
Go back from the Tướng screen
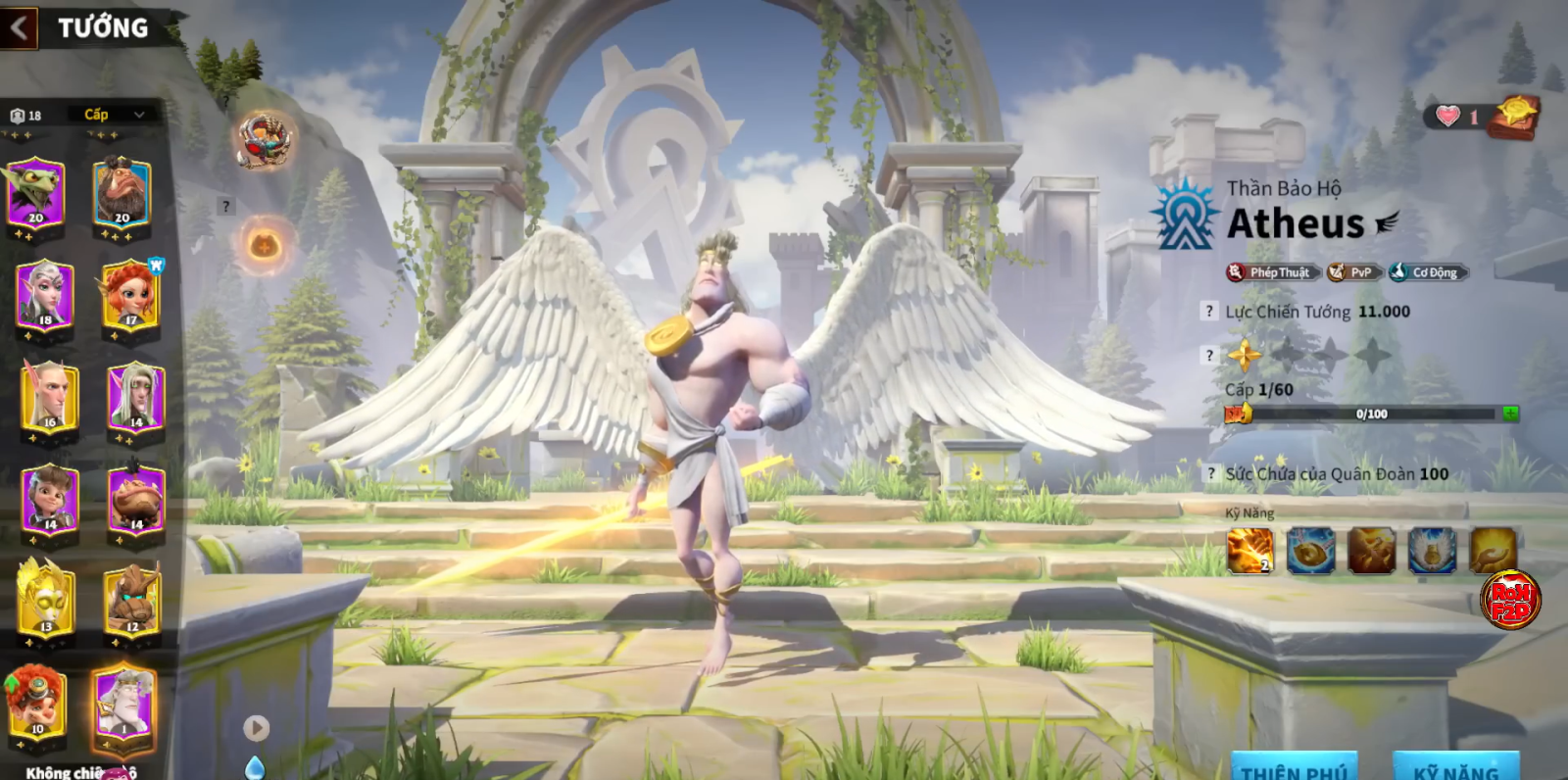tap(19, 27)
